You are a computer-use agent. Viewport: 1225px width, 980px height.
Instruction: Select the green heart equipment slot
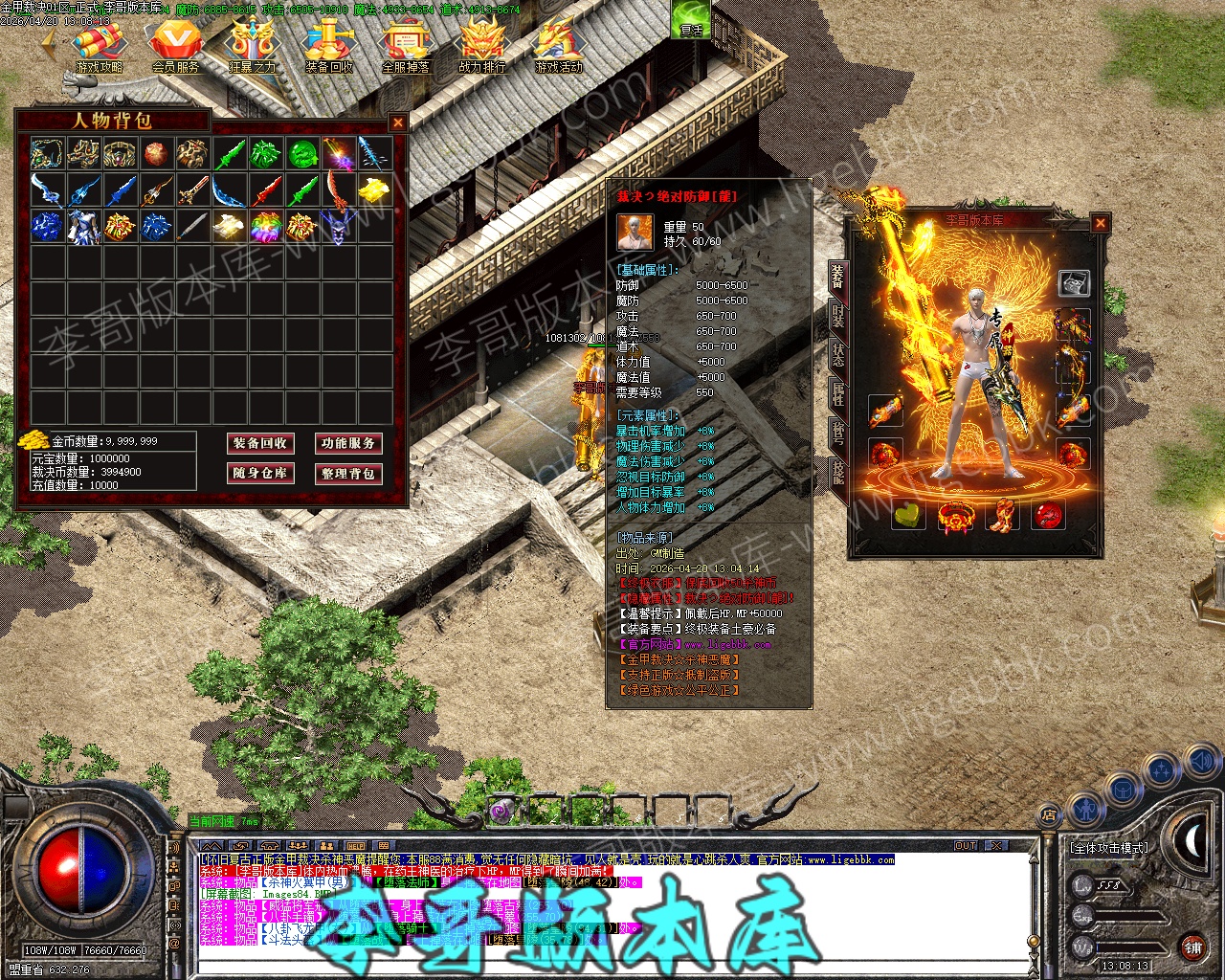(x=908, y=516)
